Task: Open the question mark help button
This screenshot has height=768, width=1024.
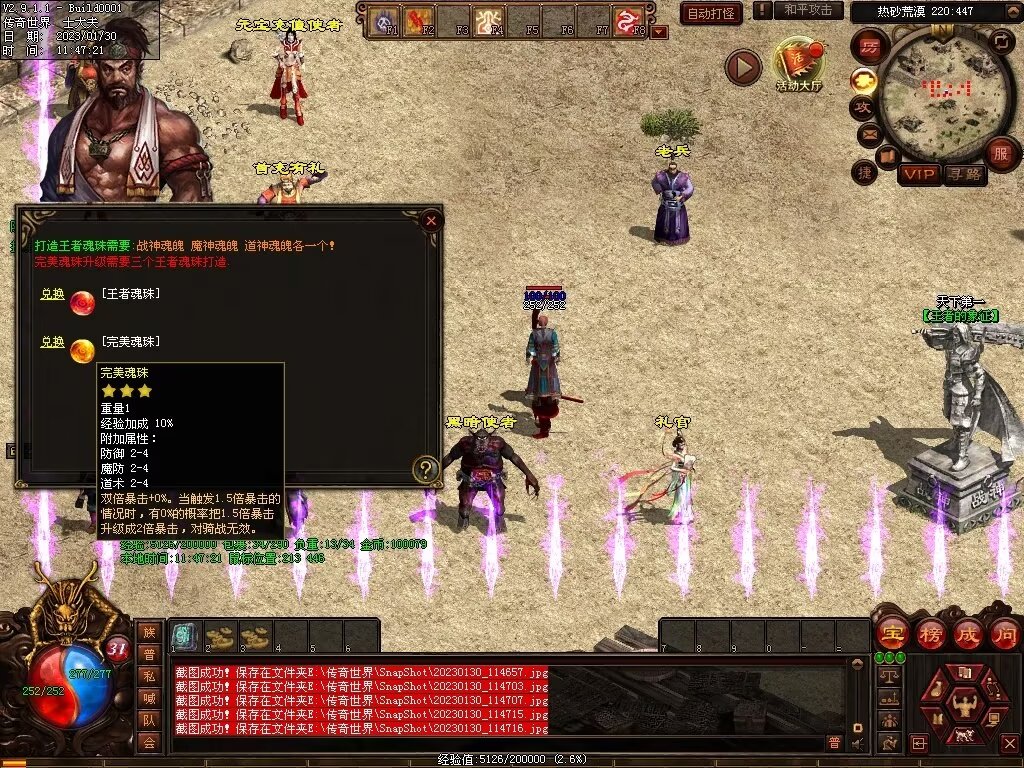Action: point(426,468)
